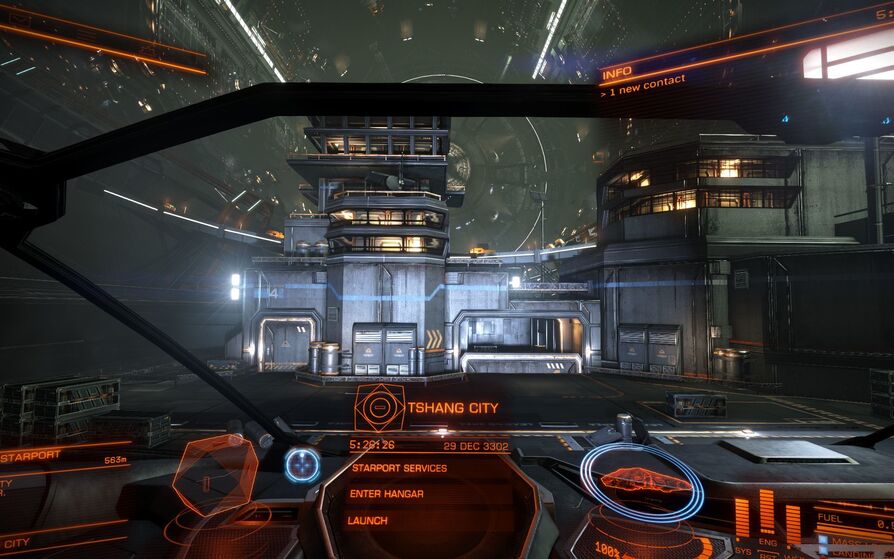Choose Launch from the station menu
The image size is (894, 559).
tap(367, 521)
